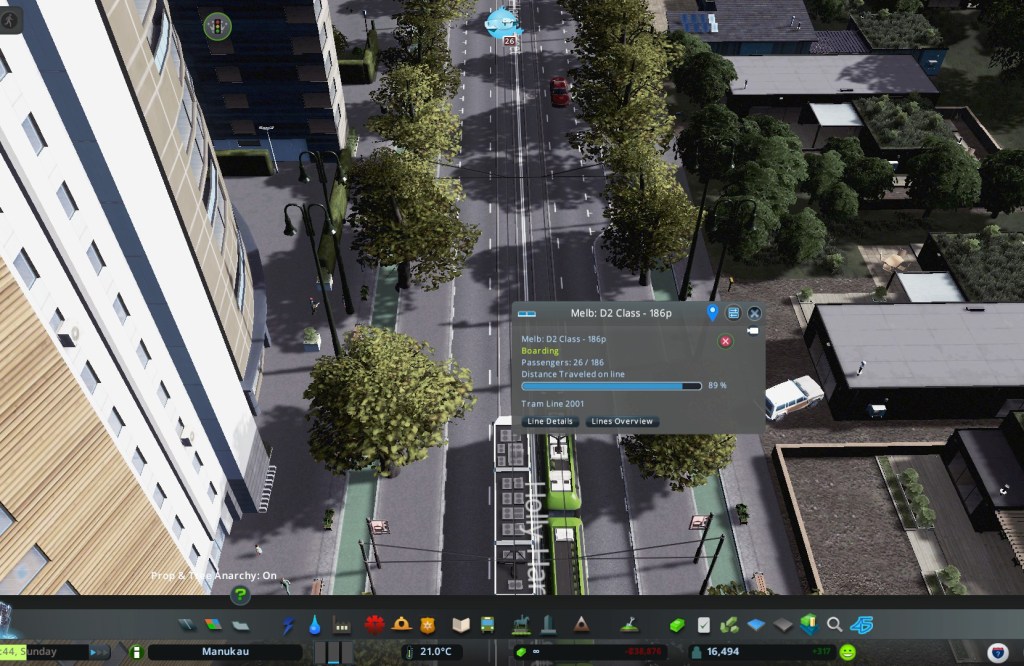Open the electricity menu with lightning bolt icon
The width and height of the screenshot is (1024, 666).
(289, 625)
